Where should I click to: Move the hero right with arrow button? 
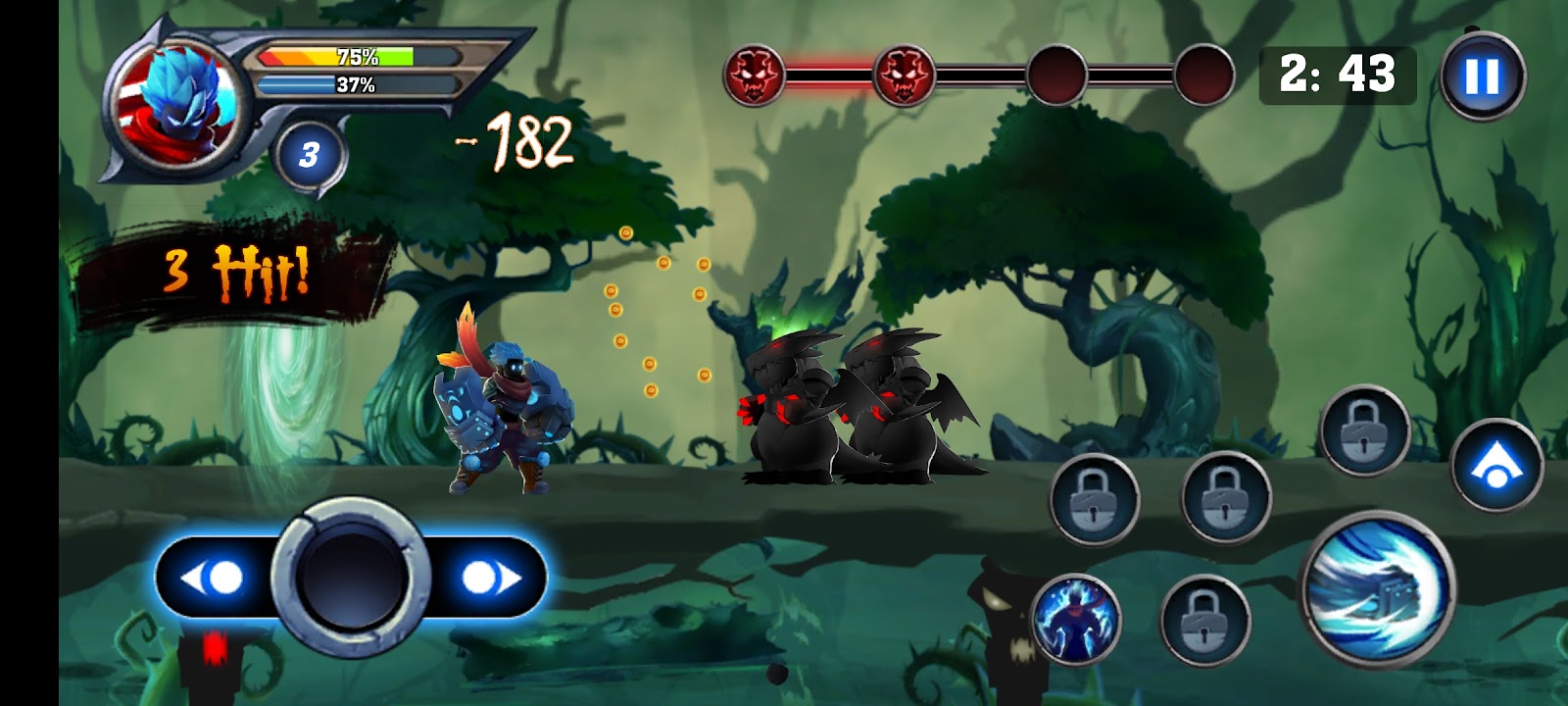[x=488, y=578]
